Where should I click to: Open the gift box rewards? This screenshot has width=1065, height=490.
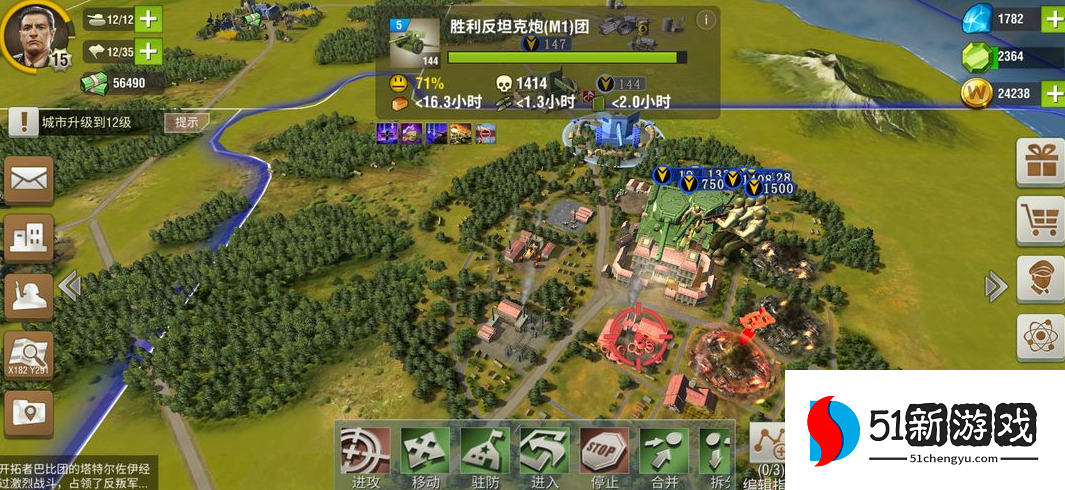1040,162
